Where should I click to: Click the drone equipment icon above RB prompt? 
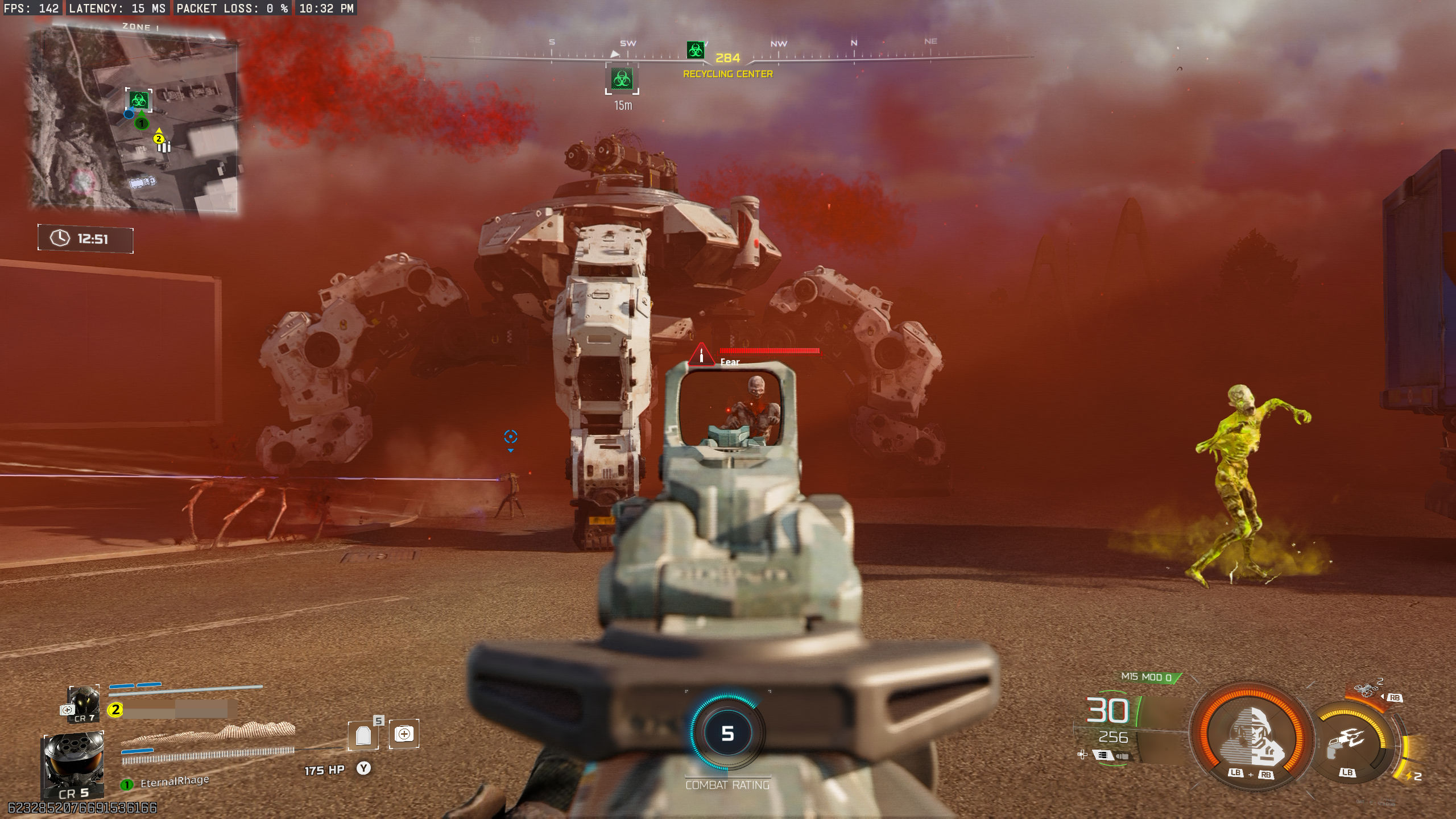(x=1367, y=689)
